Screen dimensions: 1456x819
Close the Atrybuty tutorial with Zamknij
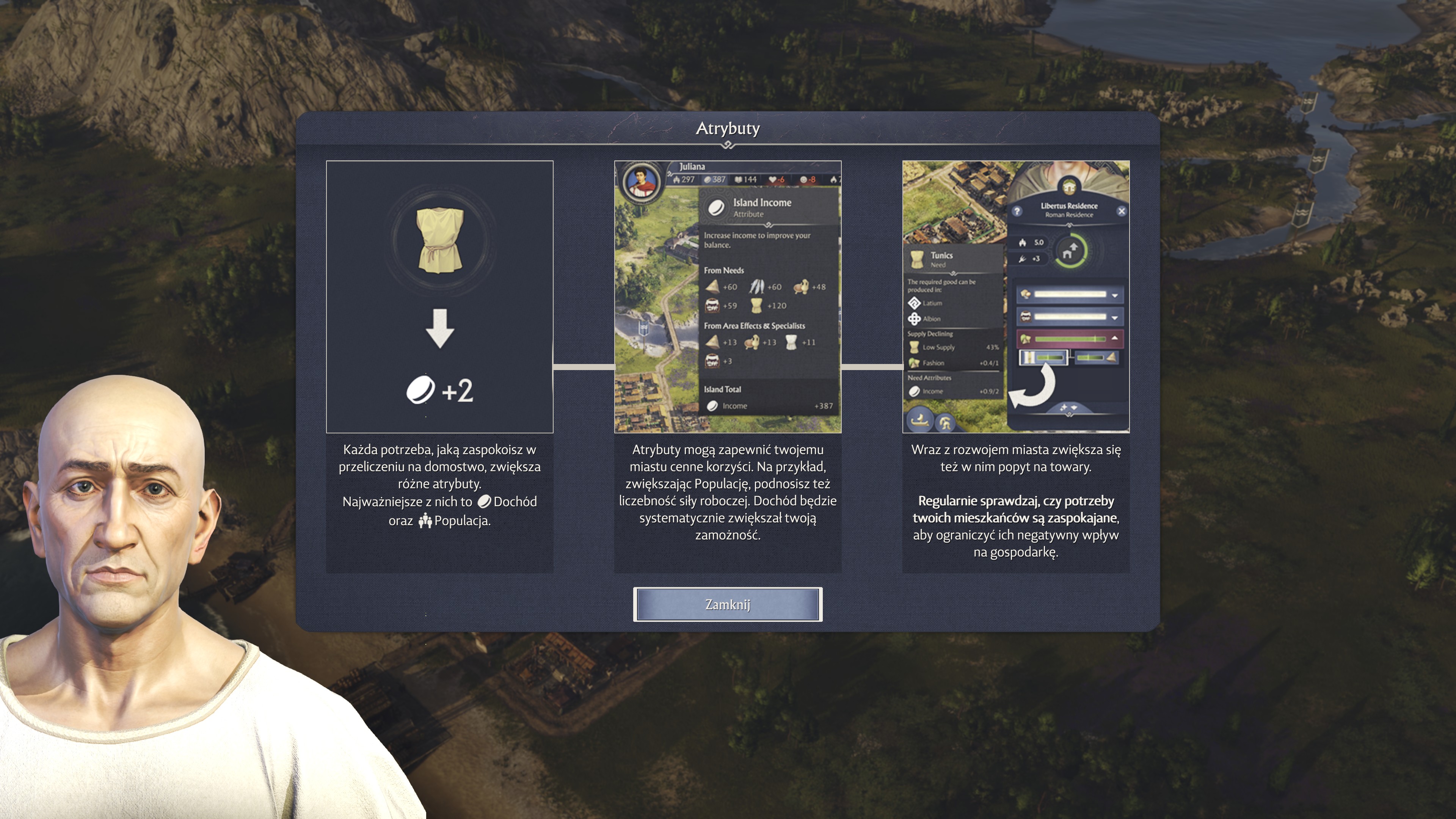(728, 604)
